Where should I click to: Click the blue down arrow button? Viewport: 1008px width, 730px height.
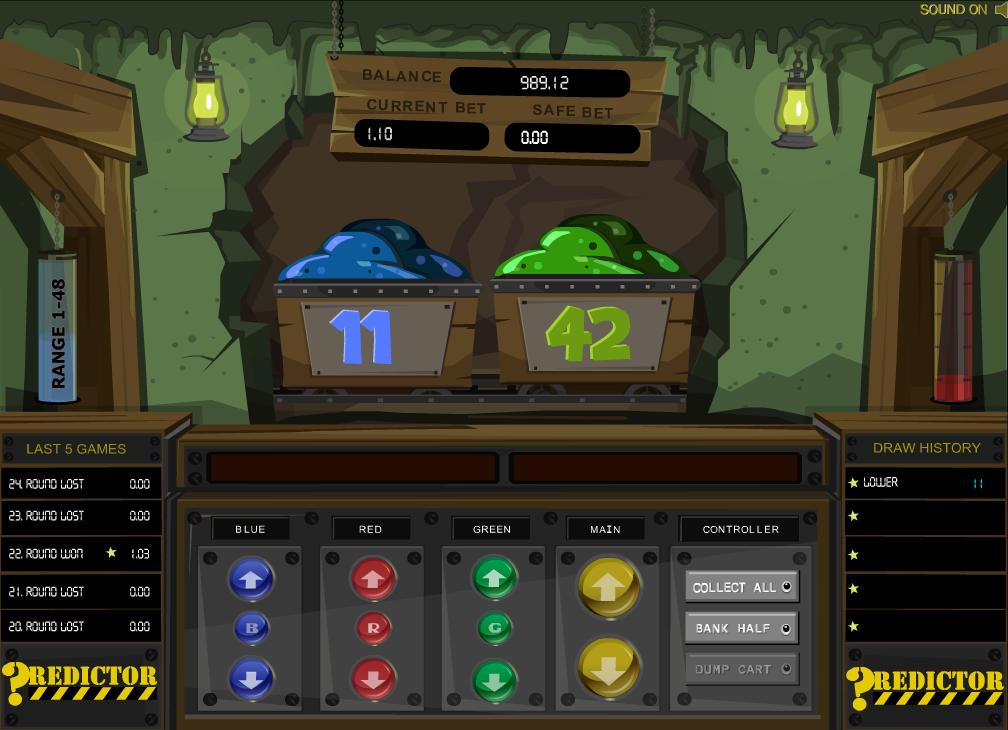250,679
